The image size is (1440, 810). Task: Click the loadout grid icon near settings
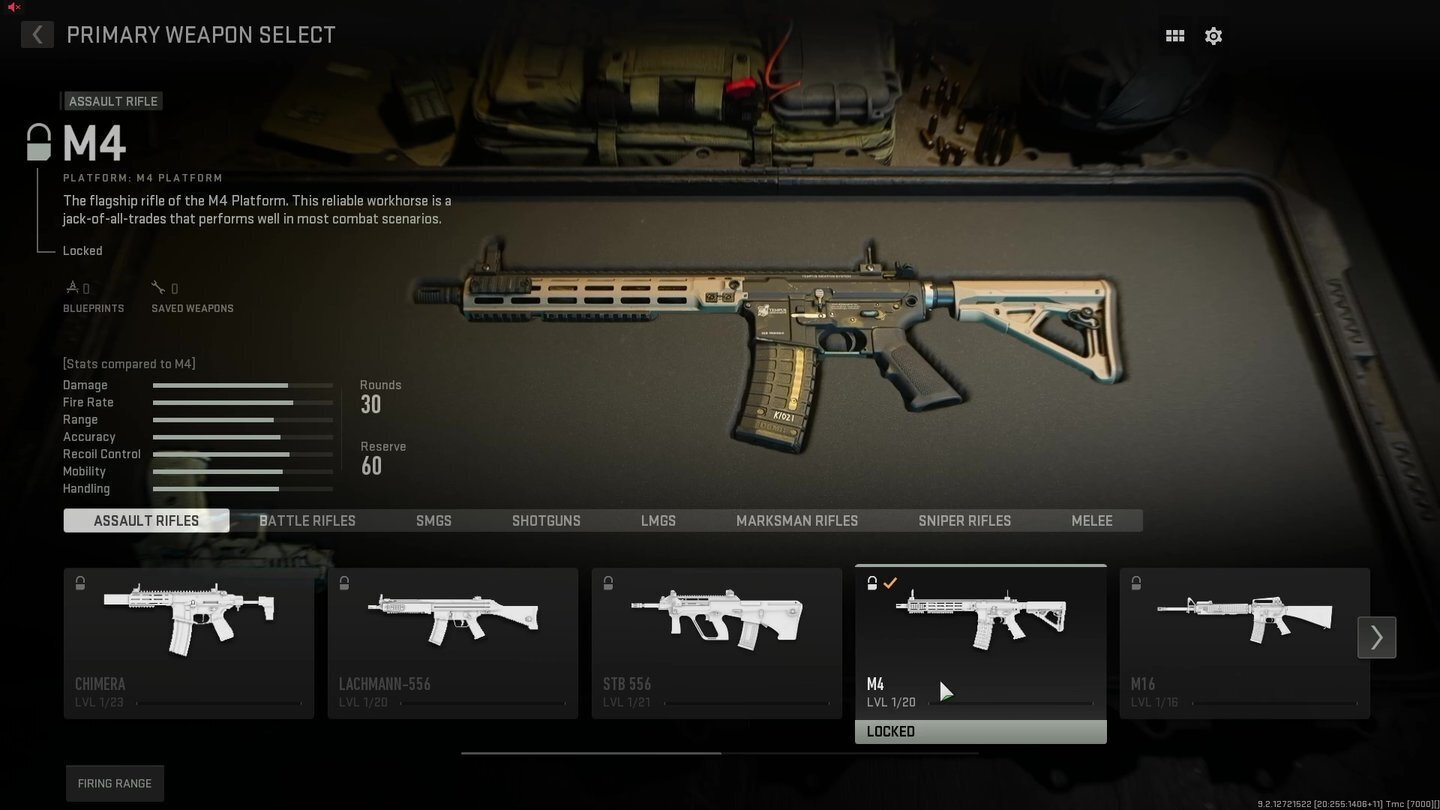[1174, 35]
